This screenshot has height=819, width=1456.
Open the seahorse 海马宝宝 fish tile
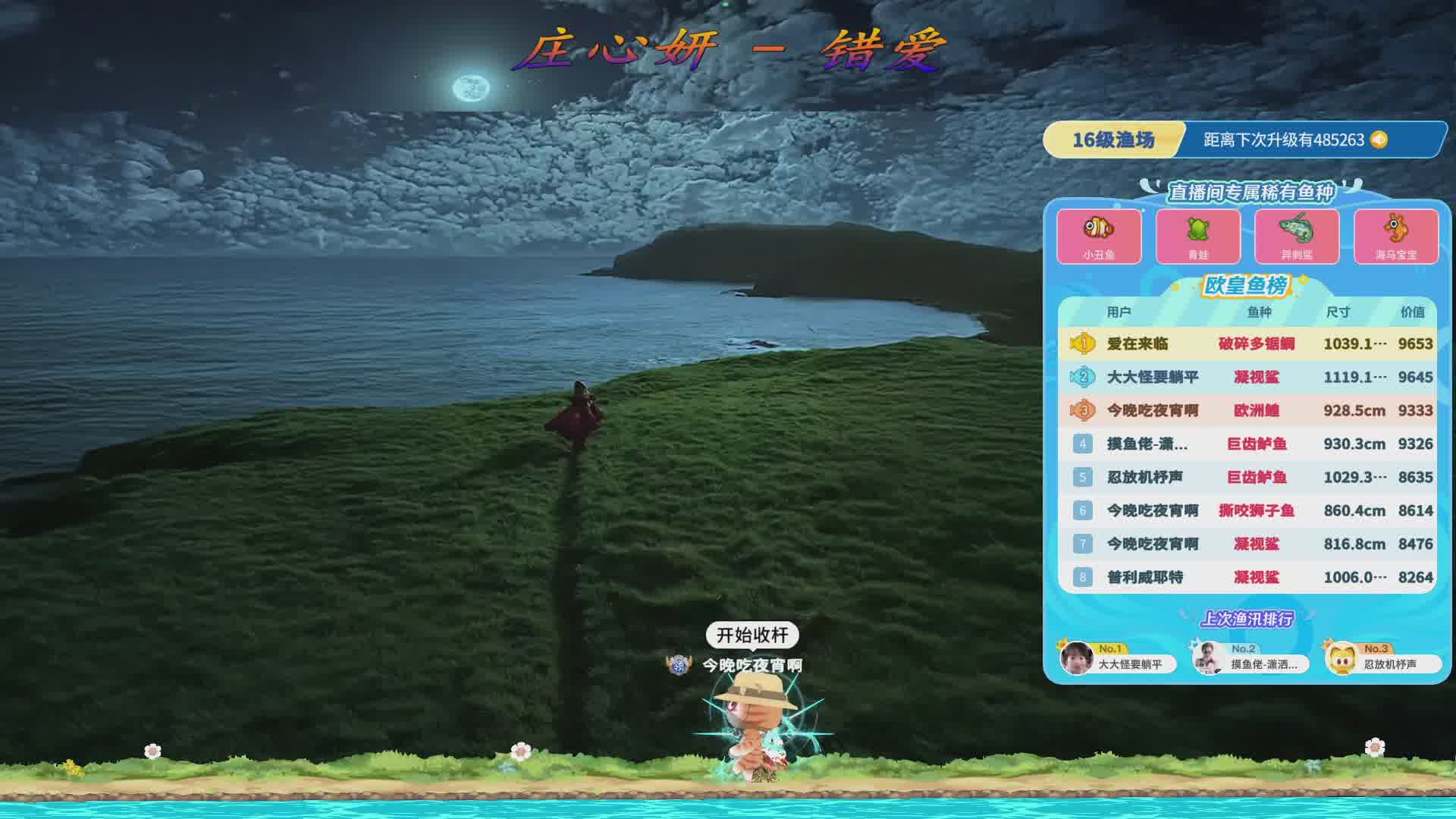click(x=1396, y=236)
